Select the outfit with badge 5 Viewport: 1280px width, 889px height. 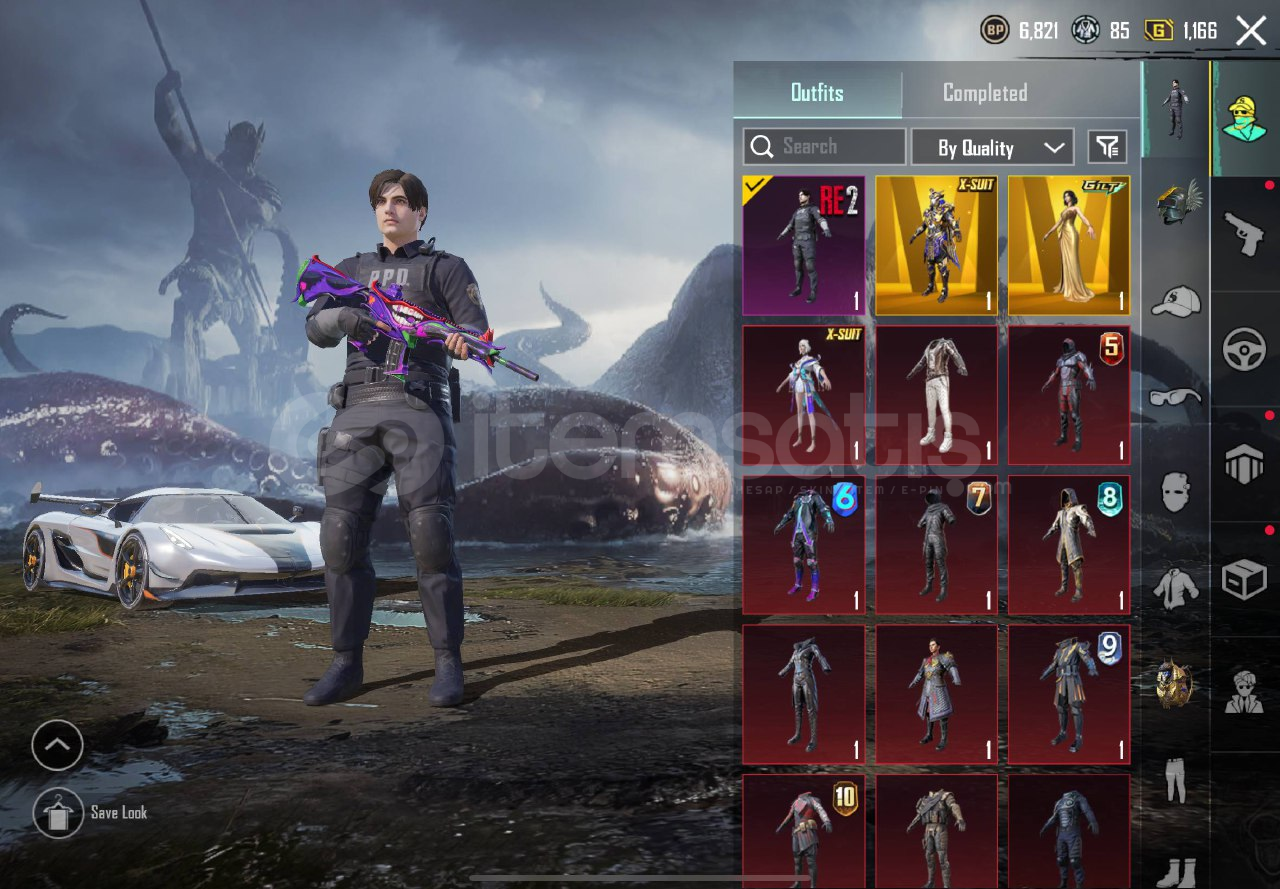coord(1069,395)
